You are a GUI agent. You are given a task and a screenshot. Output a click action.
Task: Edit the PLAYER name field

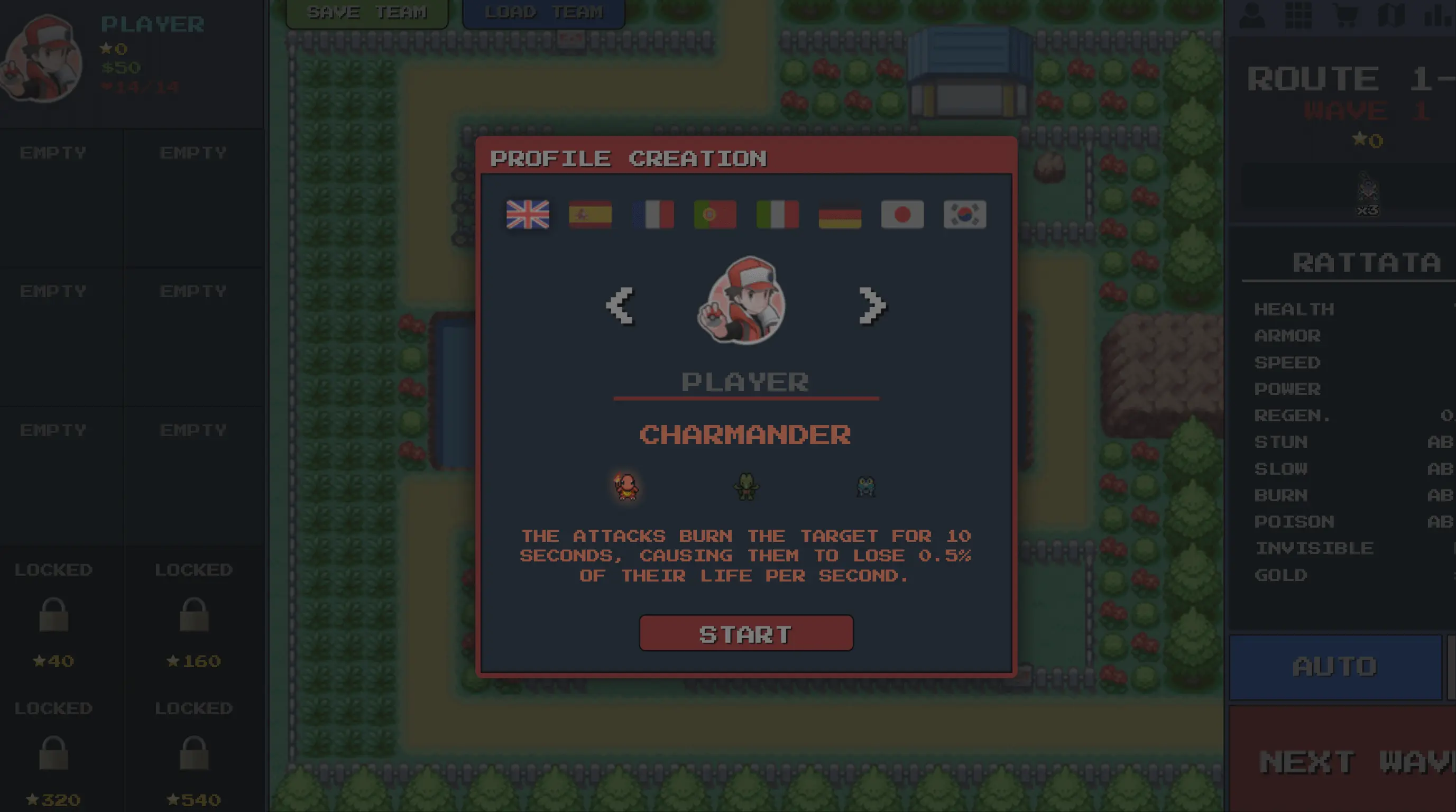745,383
